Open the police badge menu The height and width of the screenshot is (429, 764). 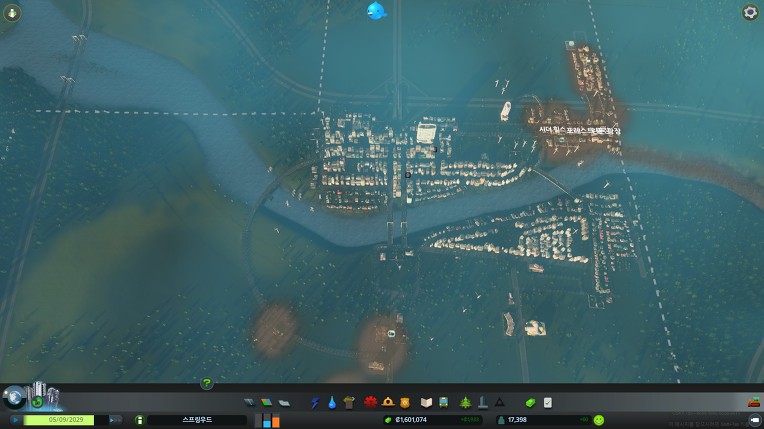403,402
